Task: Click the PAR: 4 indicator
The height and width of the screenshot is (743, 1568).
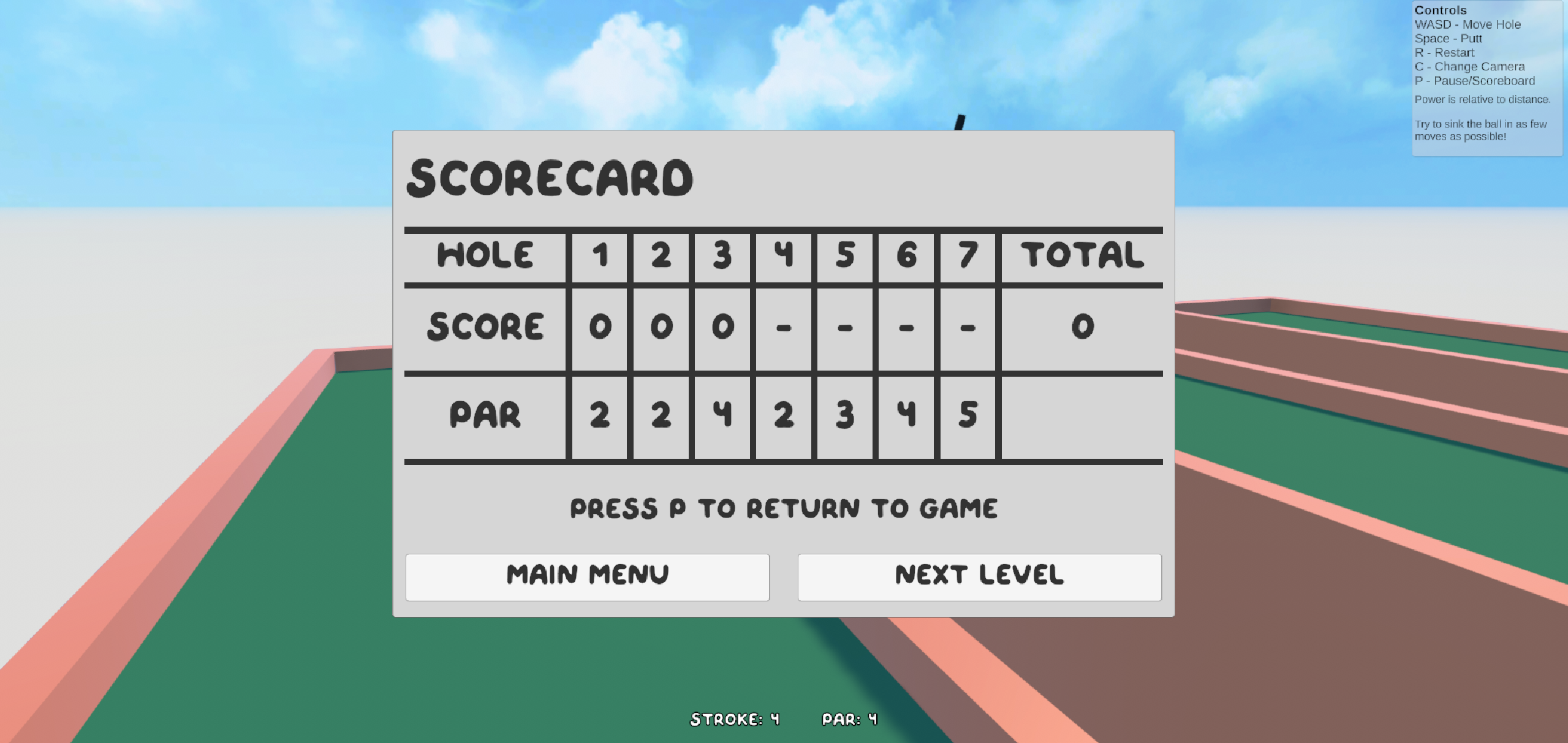Action: pyautogui.click(x=849, y=718)
